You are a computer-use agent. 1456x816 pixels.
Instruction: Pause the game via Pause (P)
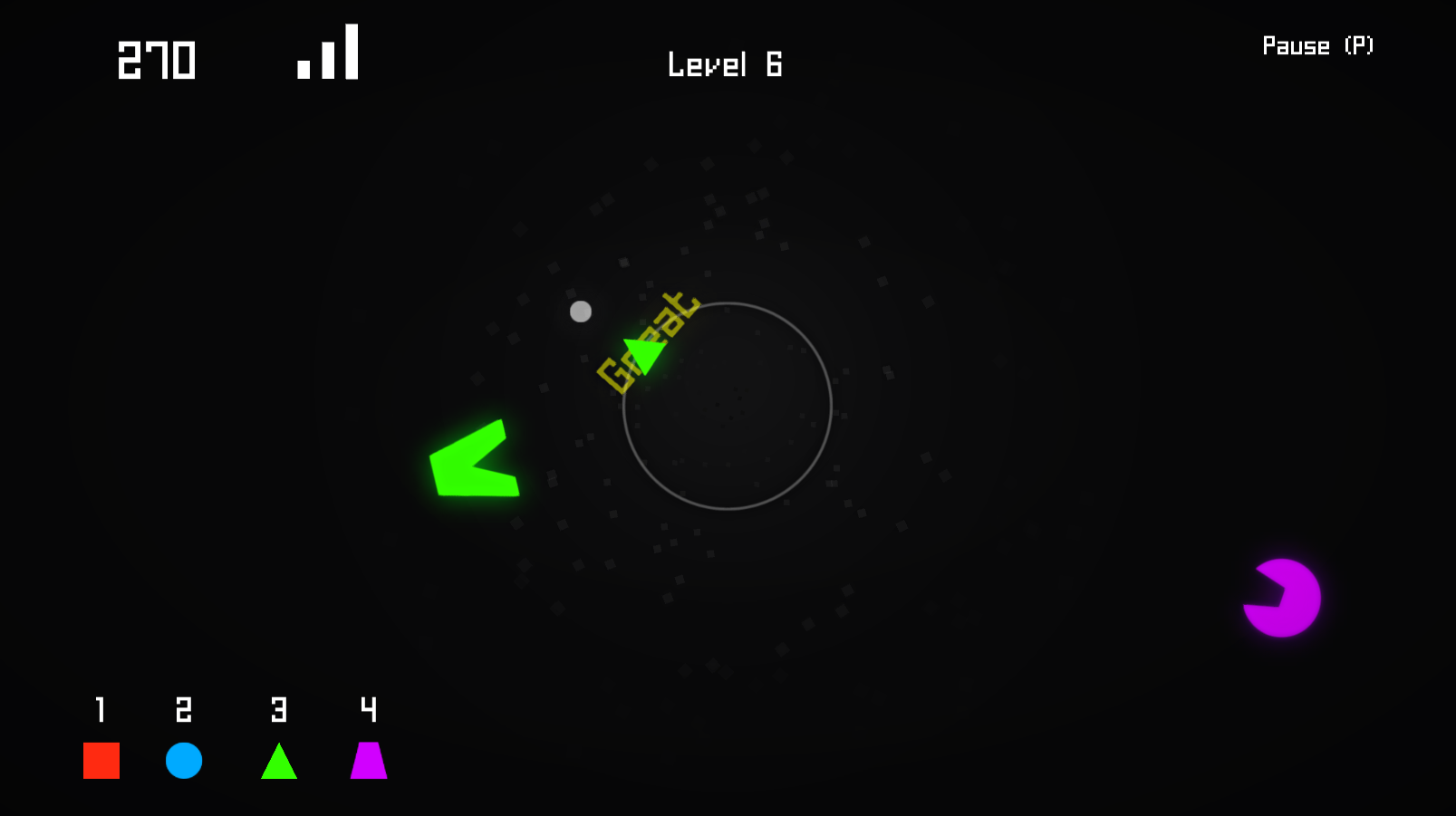1318,46
